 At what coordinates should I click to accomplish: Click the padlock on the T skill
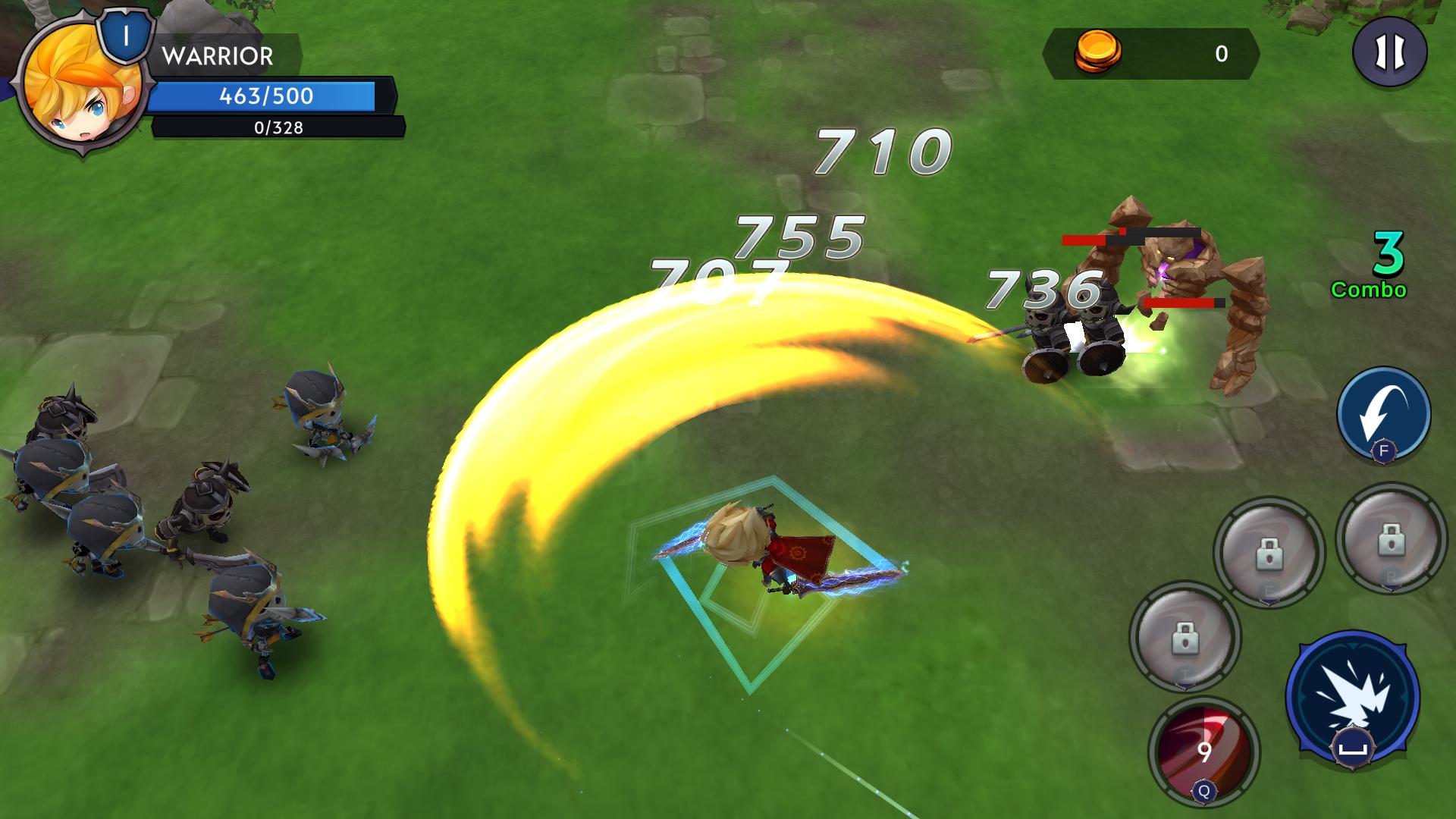coord(1185,638)
